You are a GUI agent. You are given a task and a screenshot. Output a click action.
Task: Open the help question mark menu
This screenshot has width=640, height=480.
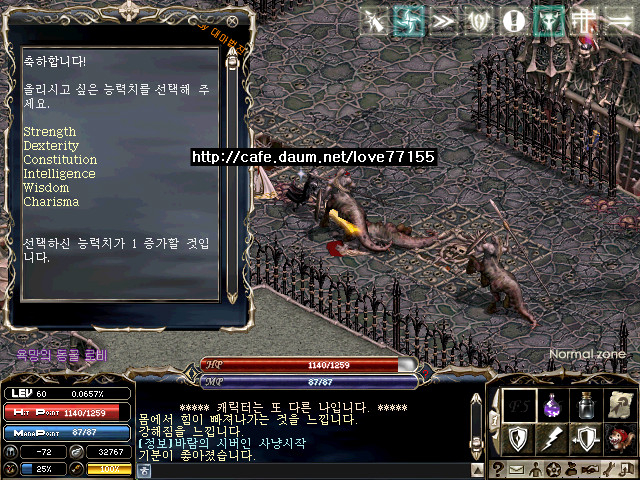click(497, 470)
